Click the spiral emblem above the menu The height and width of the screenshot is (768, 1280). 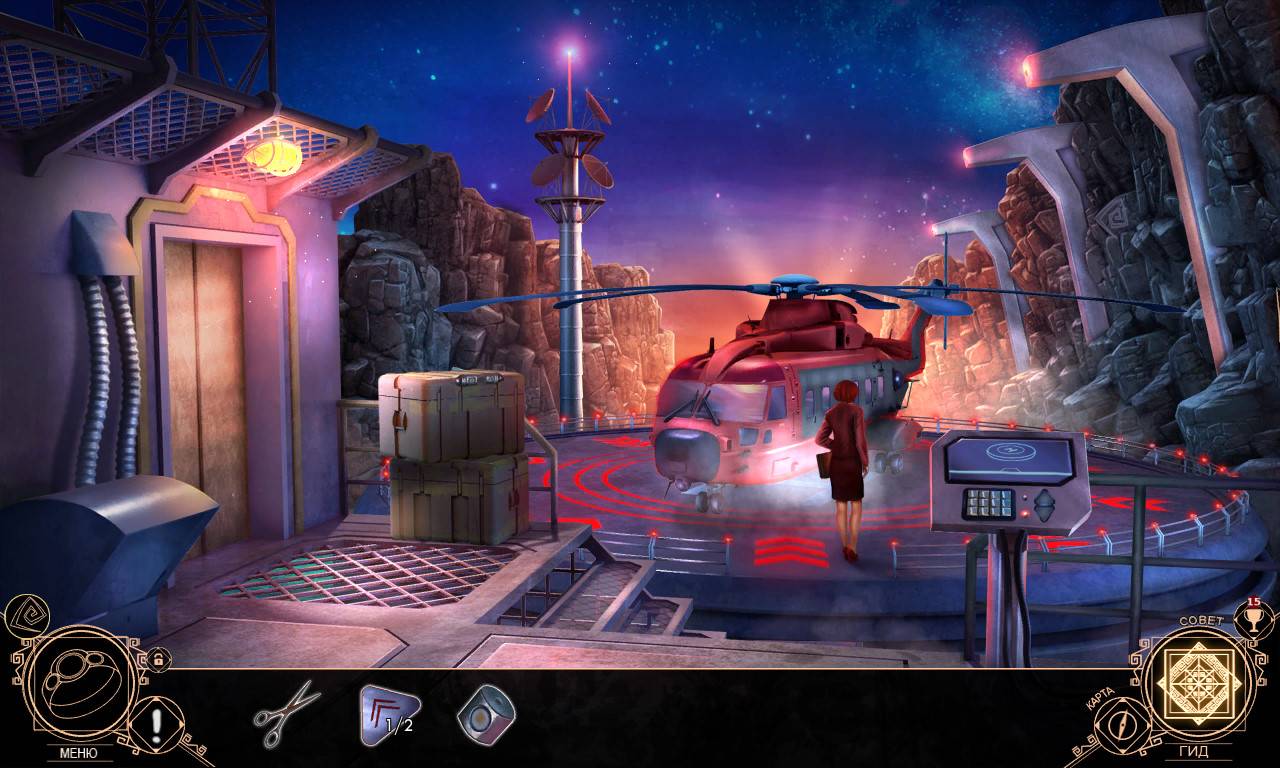pyautogui.click(x=23, y=615)
